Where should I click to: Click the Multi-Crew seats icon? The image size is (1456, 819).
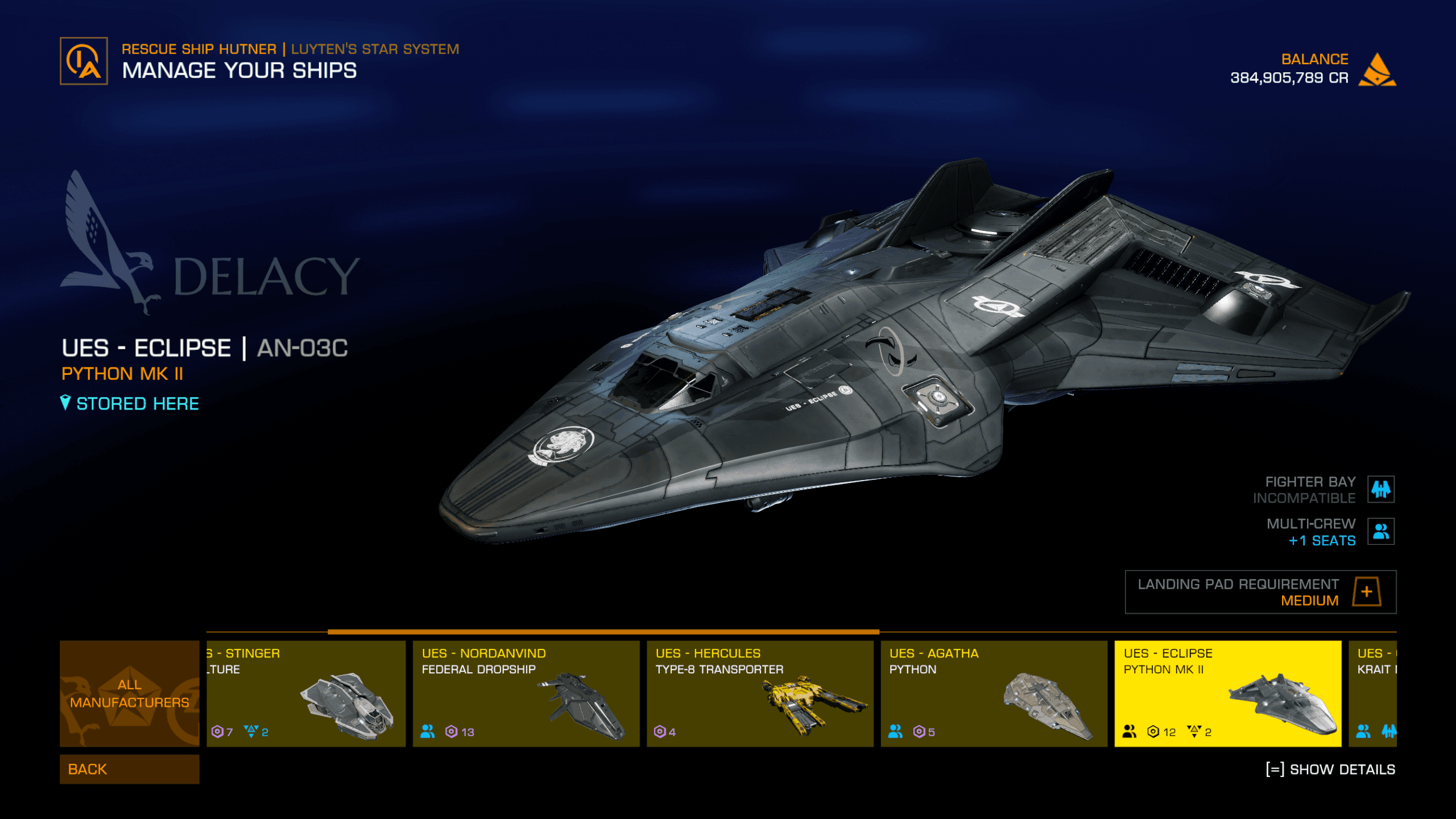pyautogui.click(x=1380, y=531)
